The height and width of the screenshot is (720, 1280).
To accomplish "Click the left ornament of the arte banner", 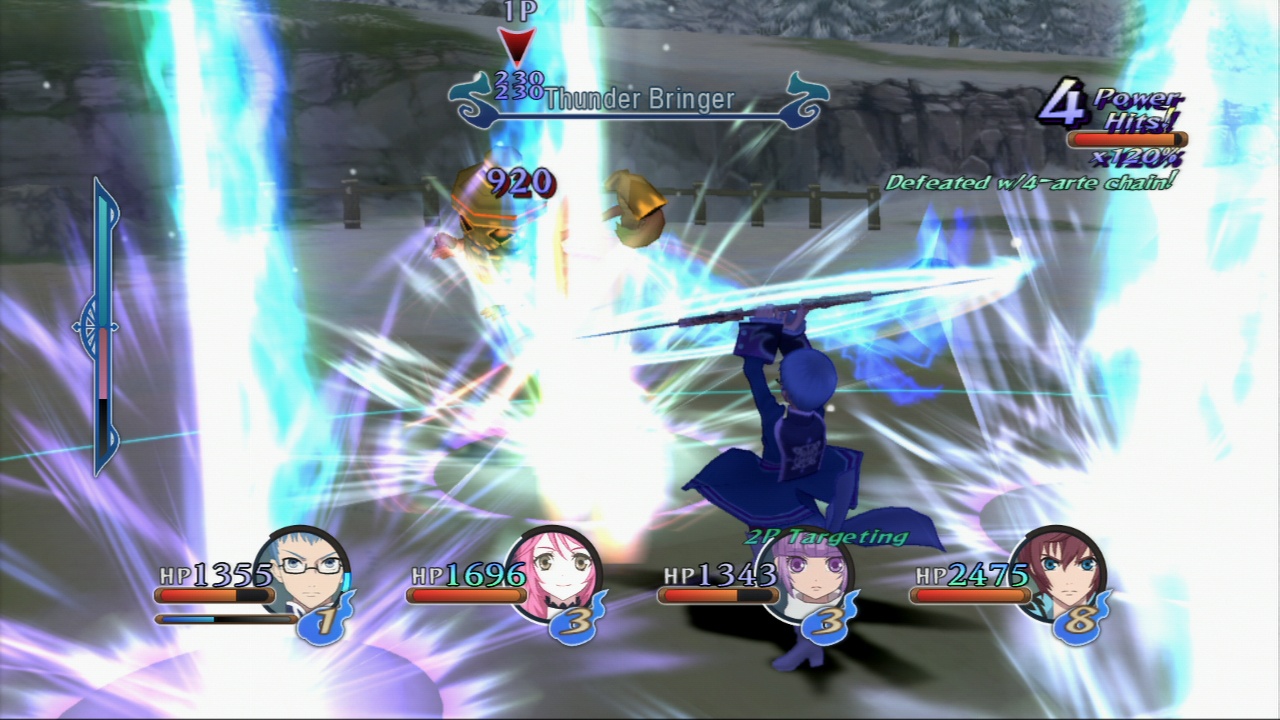I will coord(472,99).
